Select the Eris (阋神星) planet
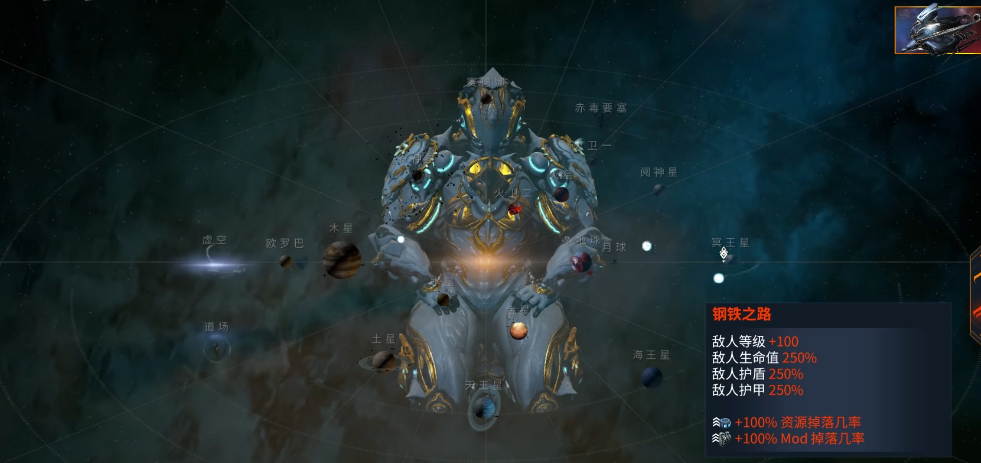This screenshot has height=463, width=981. pos(658,187)
